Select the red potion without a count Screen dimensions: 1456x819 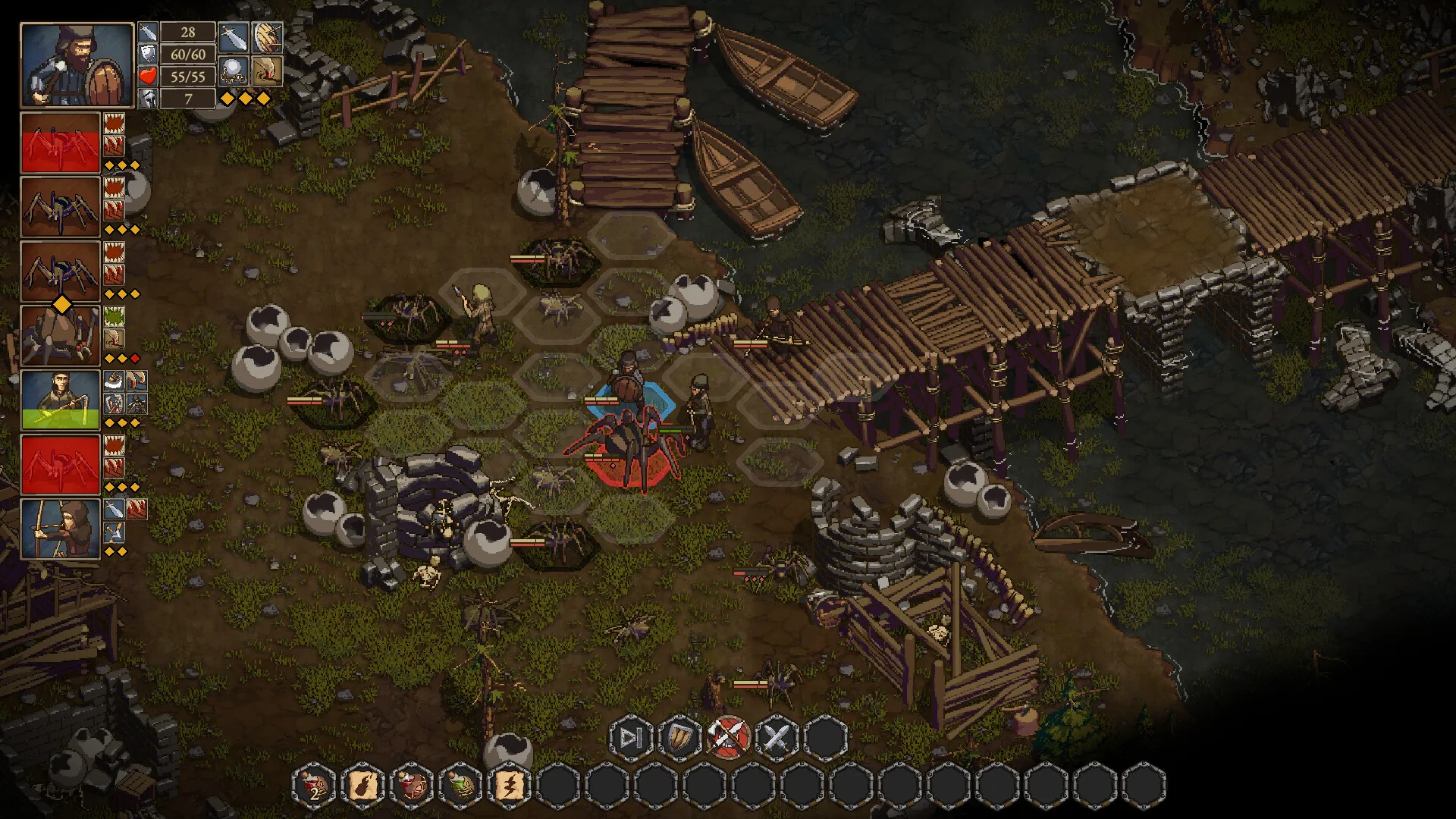[x=412, y=785]
